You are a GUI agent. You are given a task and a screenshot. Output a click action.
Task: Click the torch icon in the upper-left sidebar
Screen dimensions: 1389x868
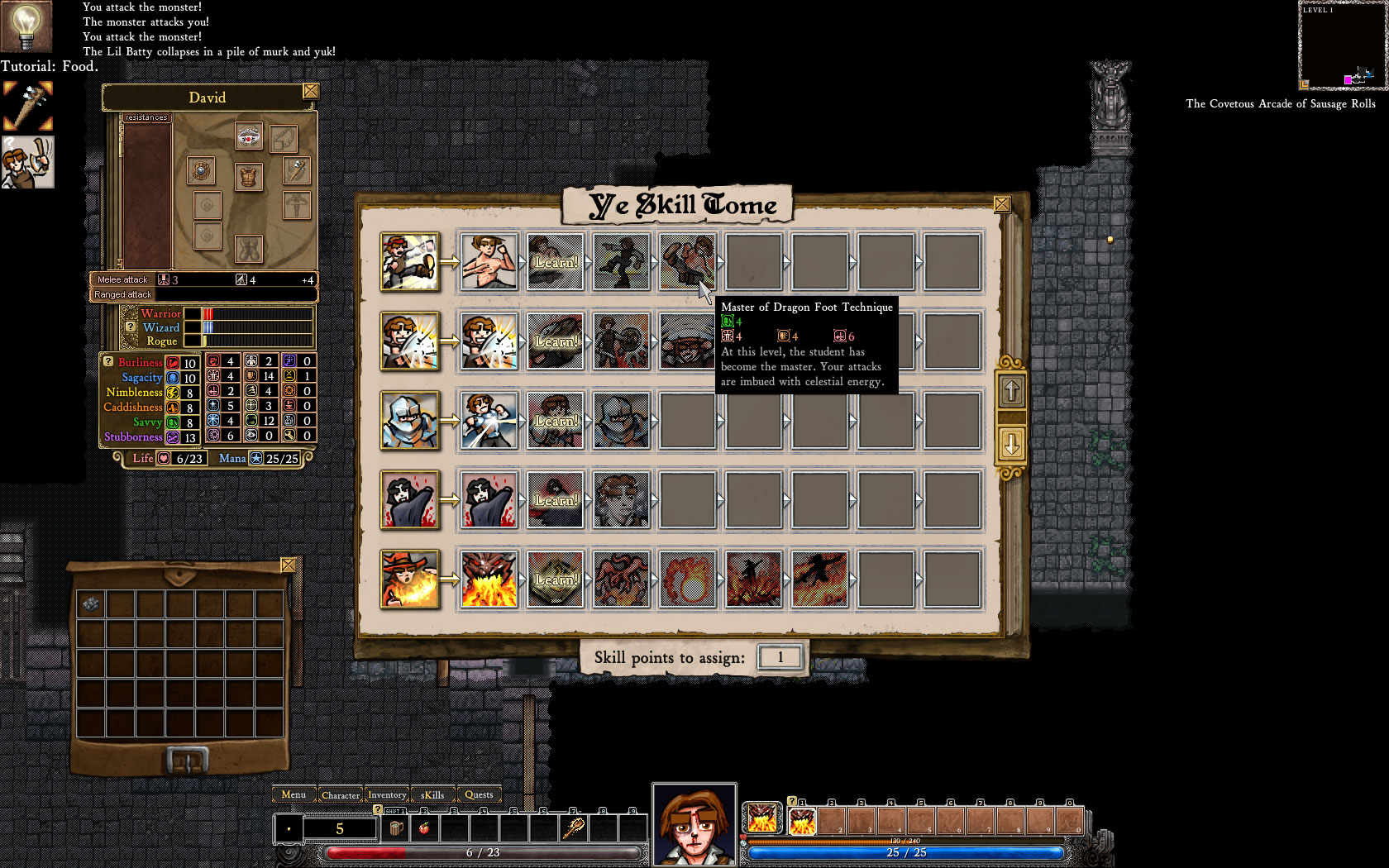[27, 105]
